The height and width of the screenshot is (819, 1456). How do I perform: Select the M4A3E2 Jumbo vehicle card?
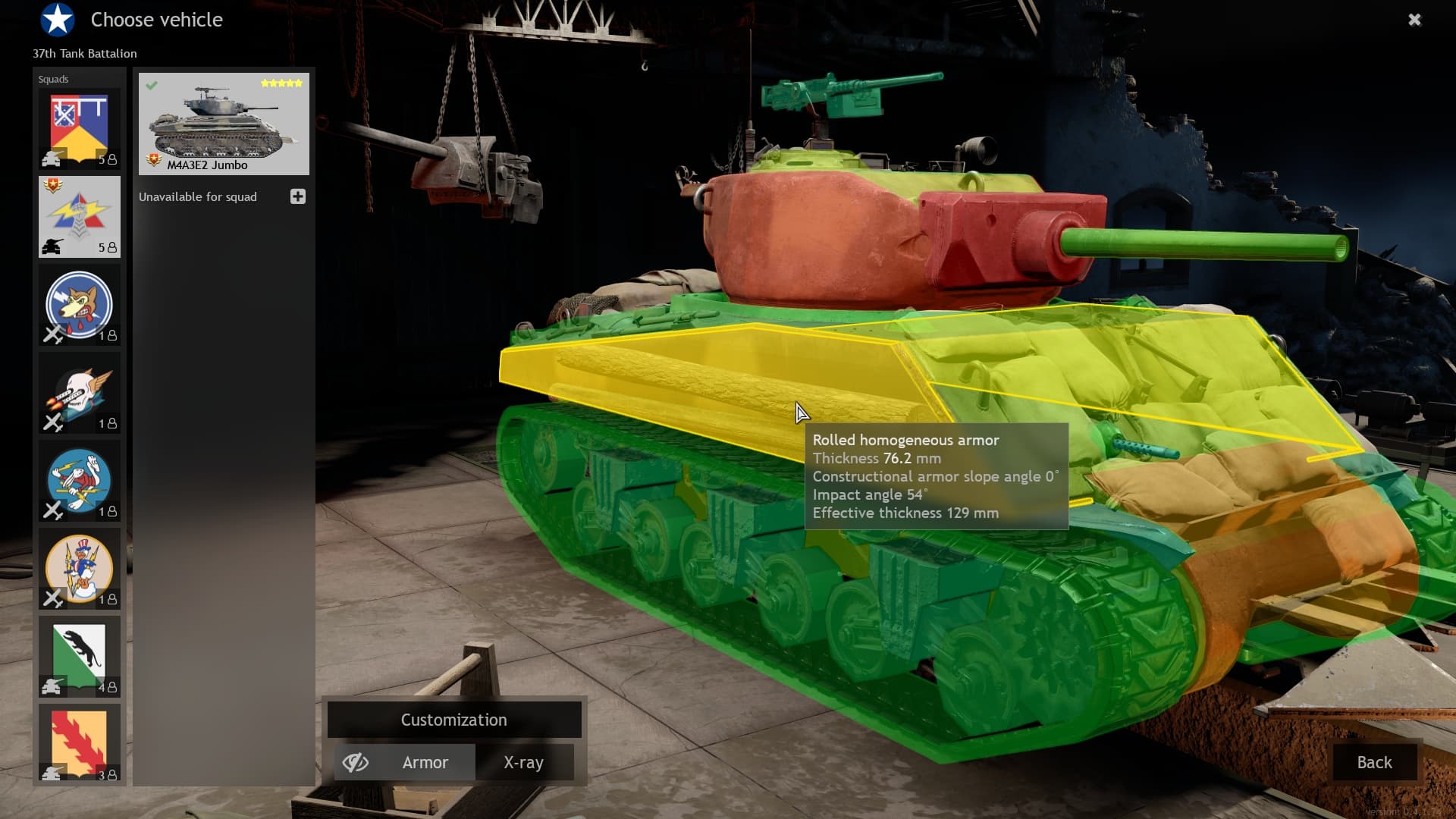[x=224, y=124]
